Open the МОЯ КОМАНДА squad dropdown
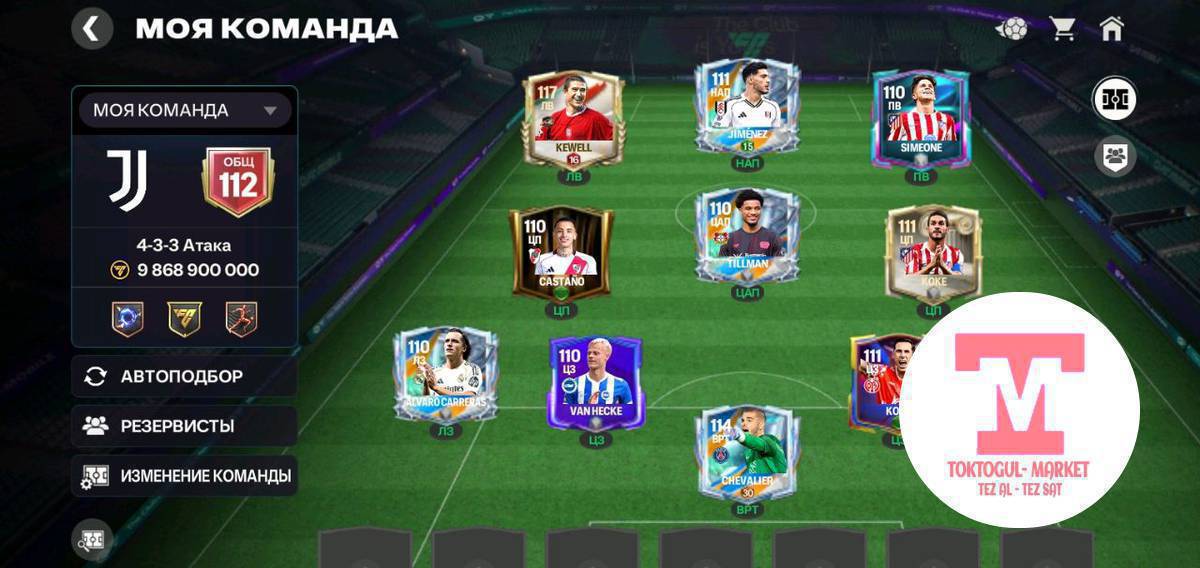The height and width of the screenshot is (568, 1200). point(184,110)
